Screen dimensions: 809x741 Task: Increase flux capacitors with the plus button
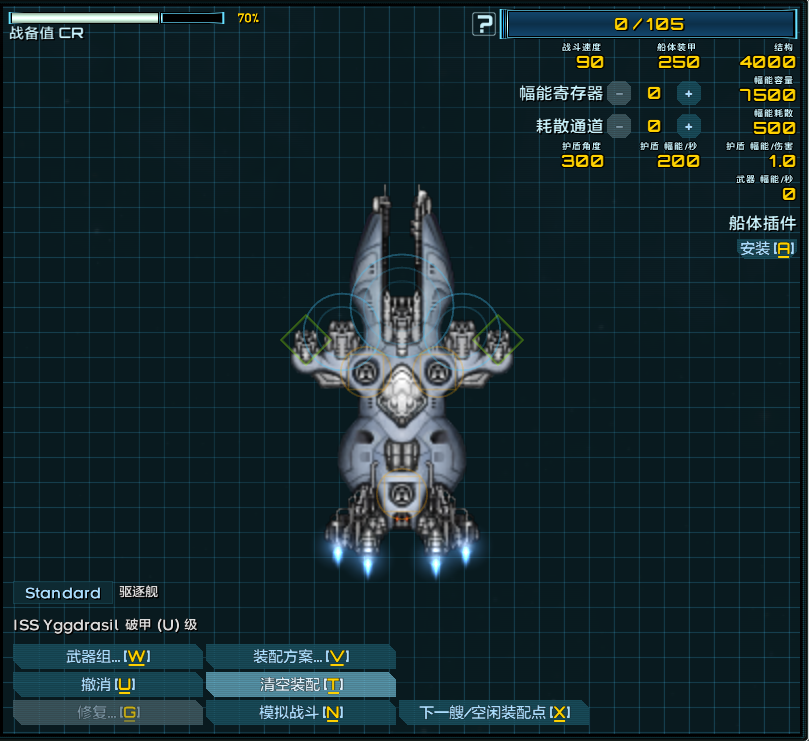688,93
